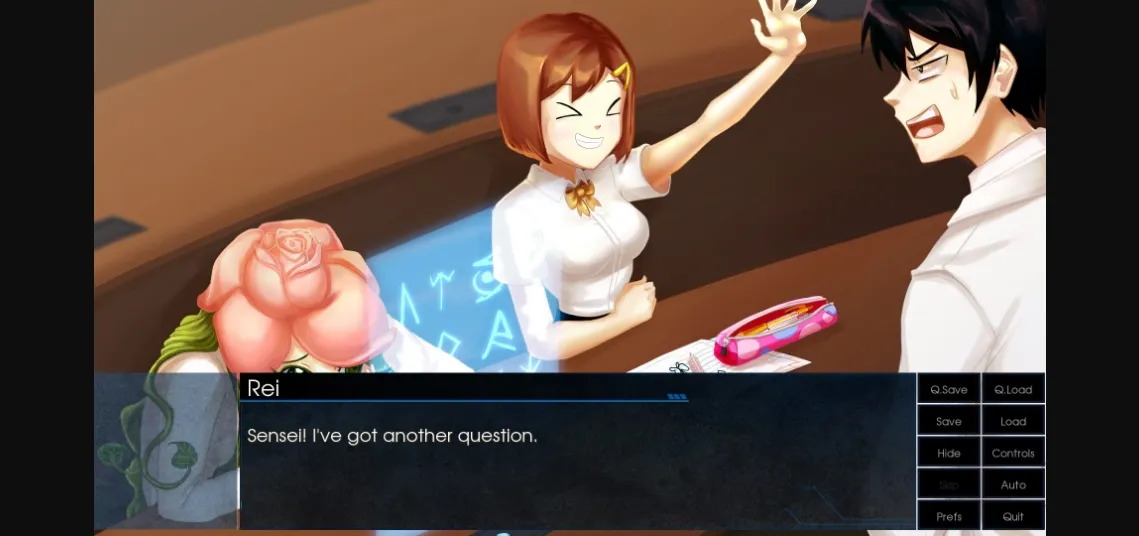Open the Prefs menu
Image resolution: width=1139 pixels, height=536 pixels.
tap(949, 516)
